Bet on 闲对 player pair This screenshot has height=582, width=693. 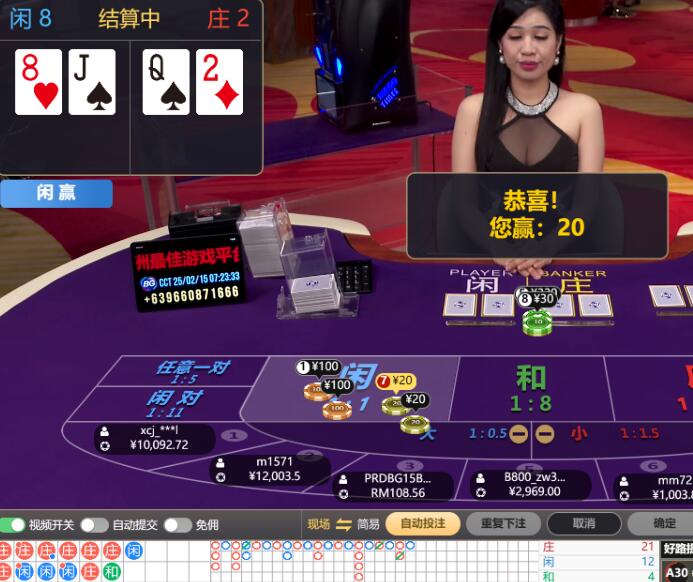(x=176, y=403)
